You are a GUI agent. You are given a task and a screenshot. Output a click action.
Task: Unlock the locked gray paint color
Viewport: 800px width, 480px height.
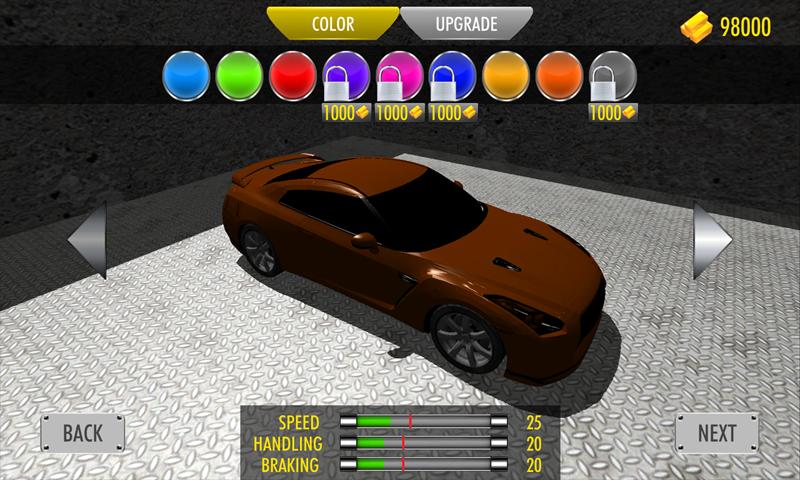pos(613,75)
